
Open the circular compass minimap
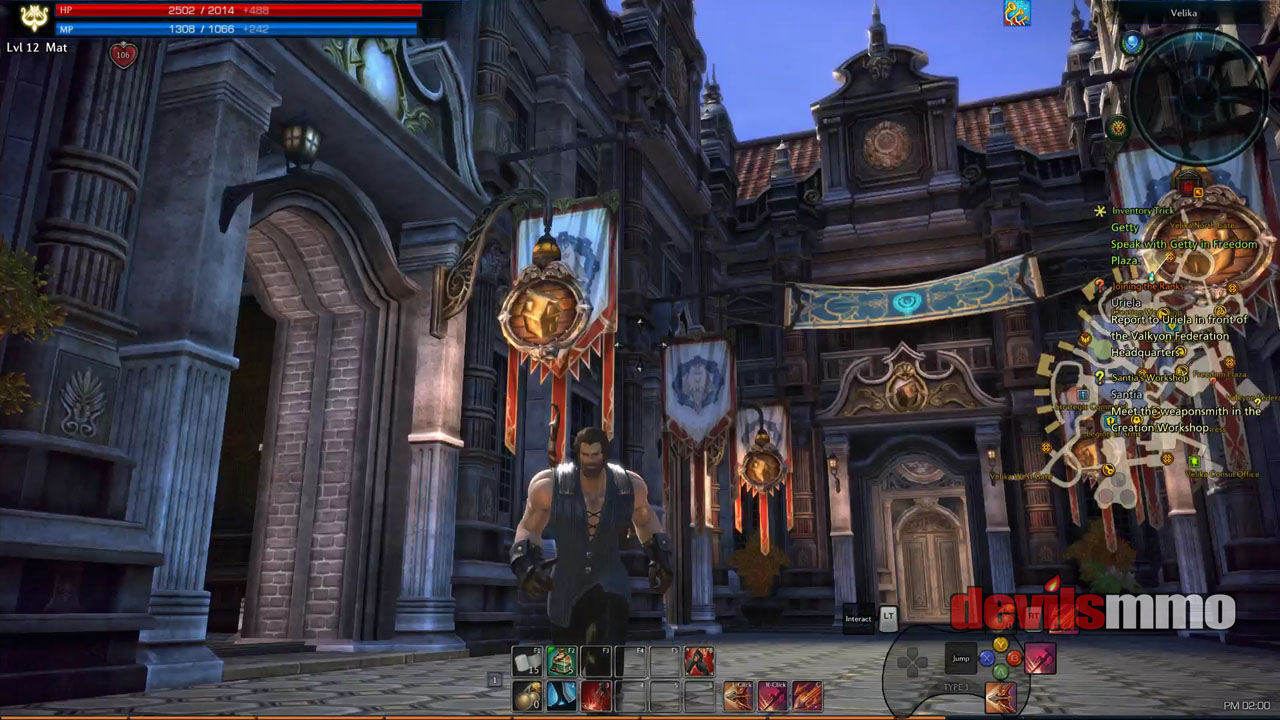[x=1199, y=94]
